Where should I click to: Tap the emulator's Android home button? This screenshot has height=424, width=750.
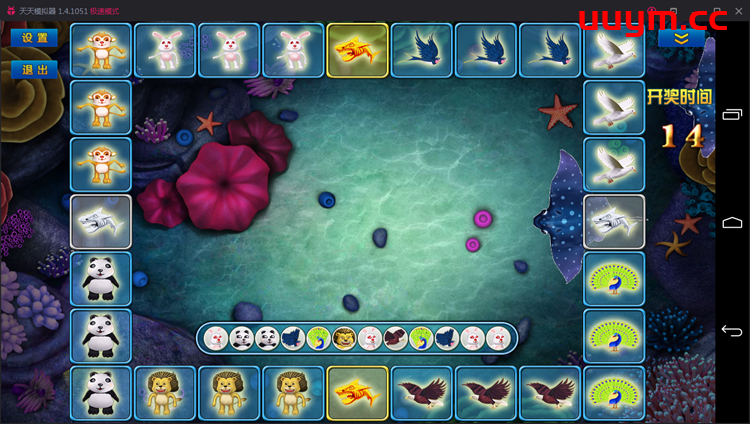pos(732,221)
